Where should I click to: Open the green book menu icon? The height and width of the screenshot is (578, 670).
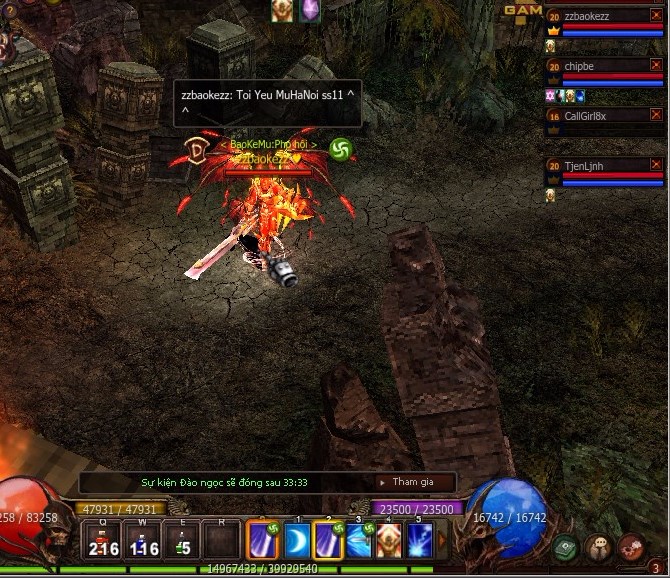pos(565,547)
